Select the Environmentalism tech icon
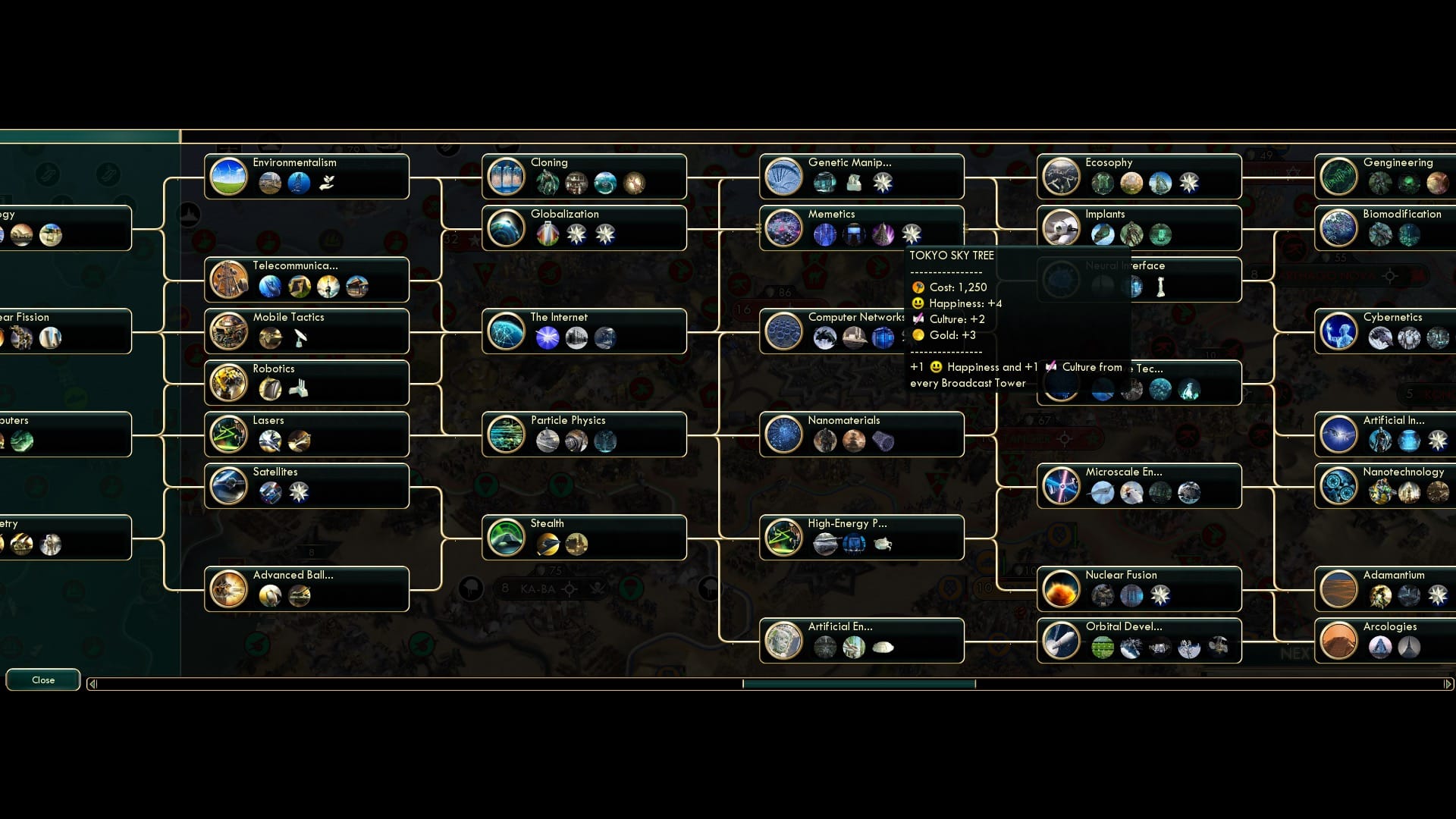This screenshot has height=819, width=1456. click(229, 177)
